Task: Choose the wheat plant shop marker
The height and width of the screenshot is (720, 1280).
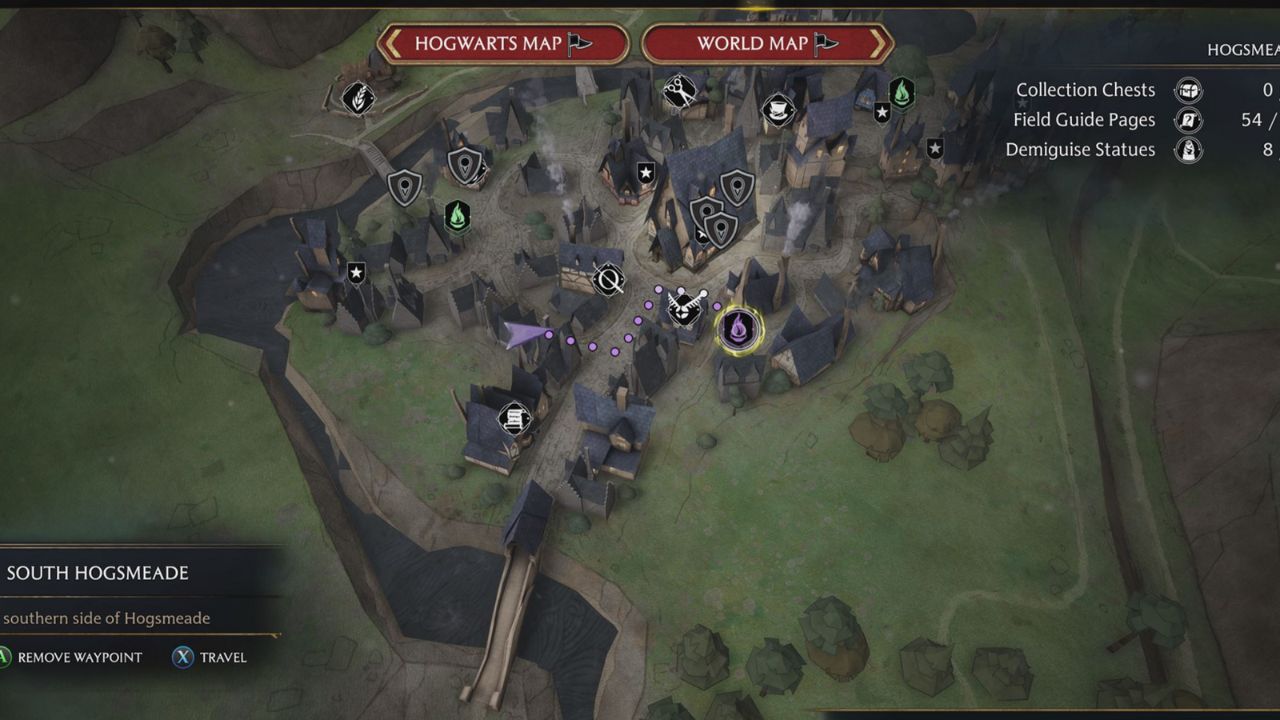Action: (x=357, y=98)
